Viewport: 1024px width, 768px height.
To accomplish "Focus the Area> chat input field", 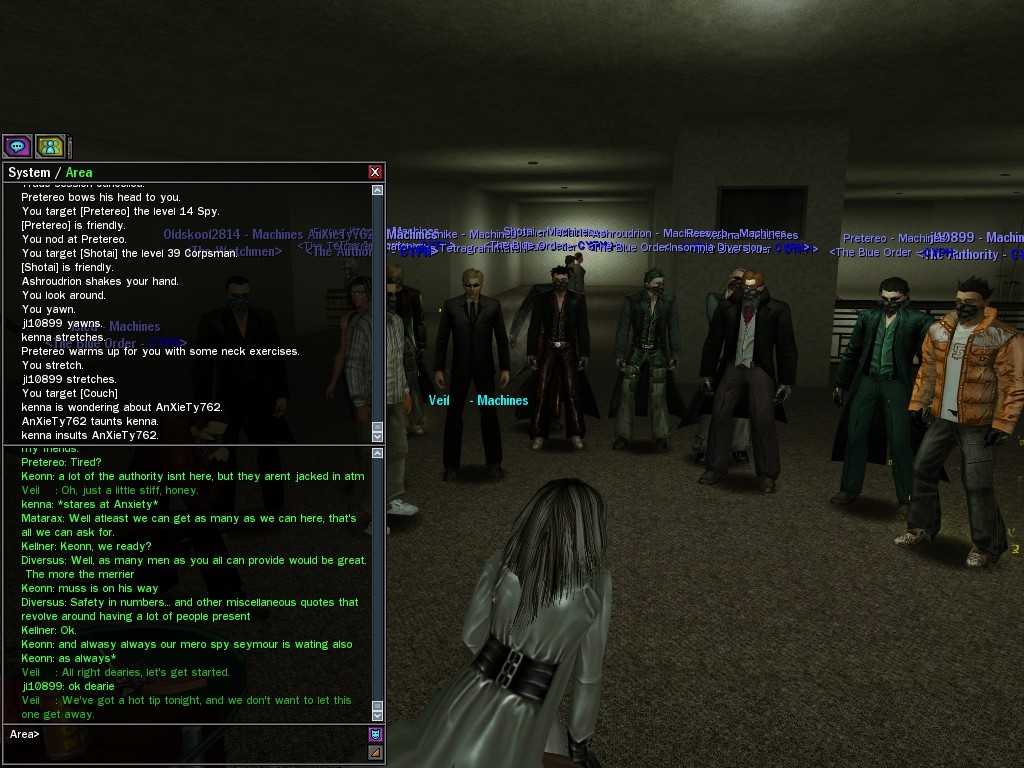I will [200, 734].
